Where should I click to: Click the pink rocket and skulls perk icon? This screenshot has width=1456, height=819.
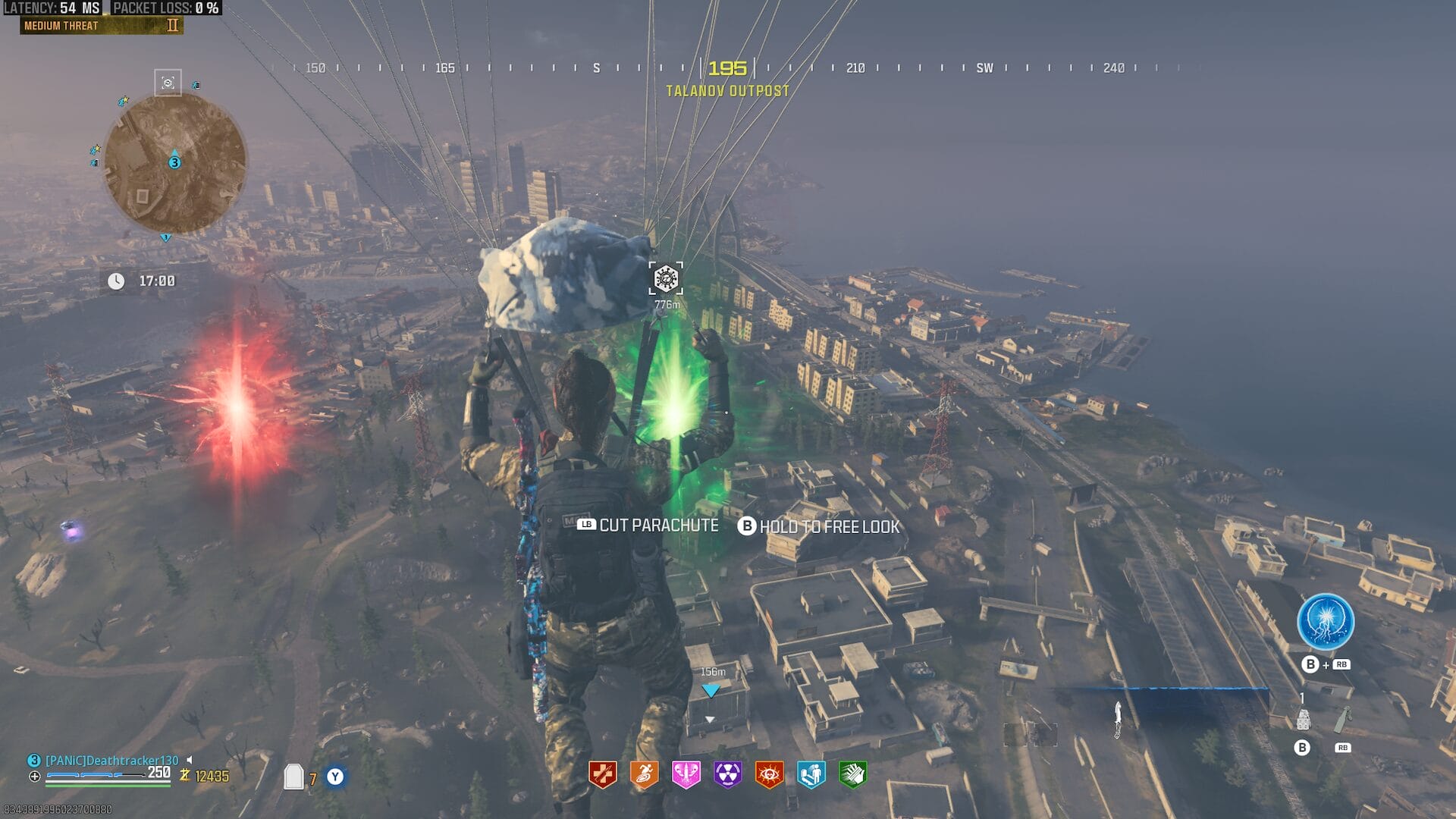[x=686, y=774]
